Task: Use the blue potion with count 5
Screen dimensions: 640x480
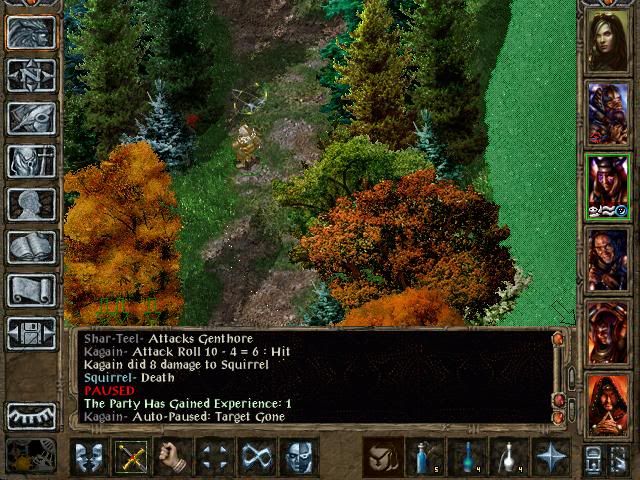Action: [424, 457]
